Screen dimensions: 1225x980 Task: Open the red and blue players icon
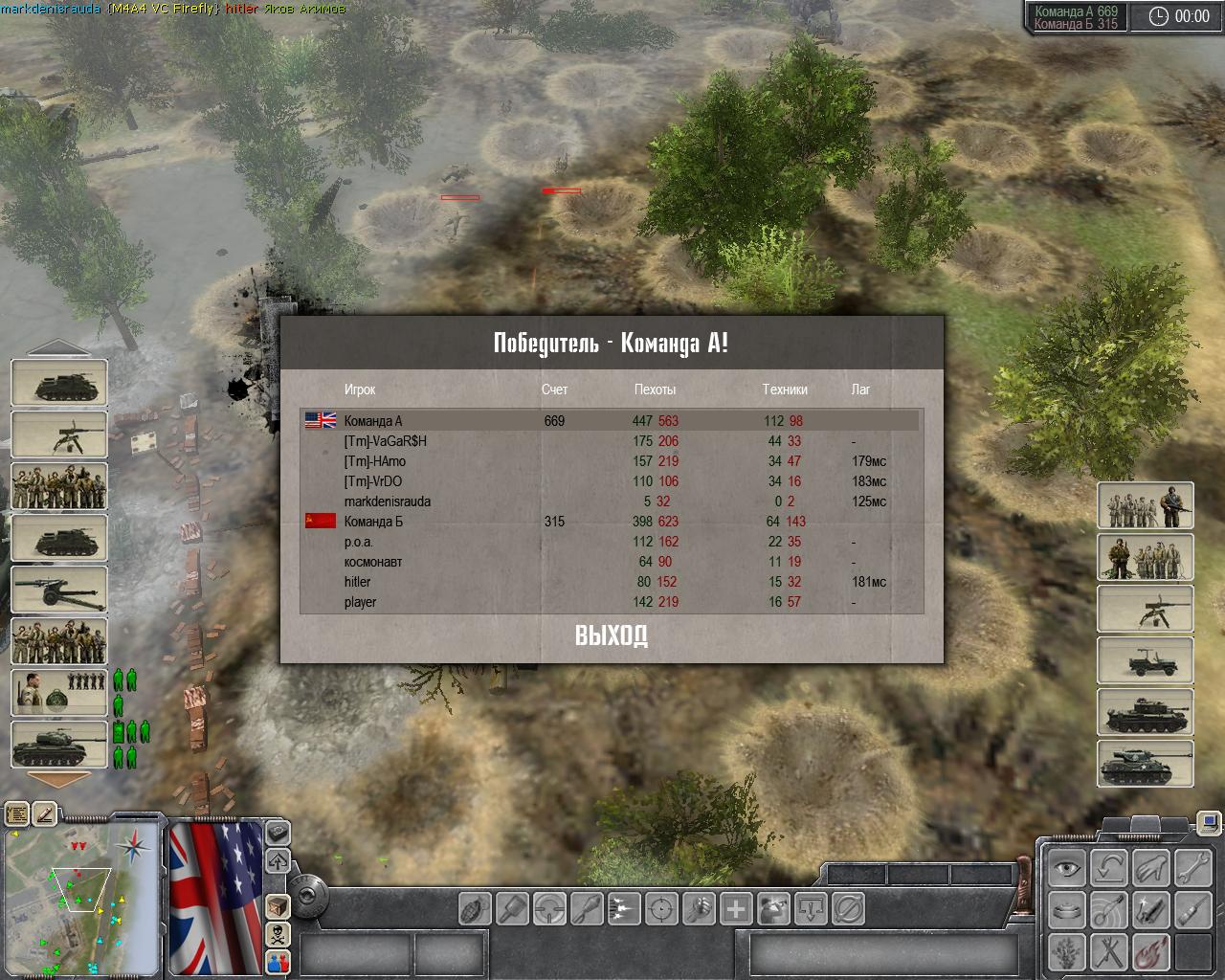pyautogui.click(x=278, y=961)
